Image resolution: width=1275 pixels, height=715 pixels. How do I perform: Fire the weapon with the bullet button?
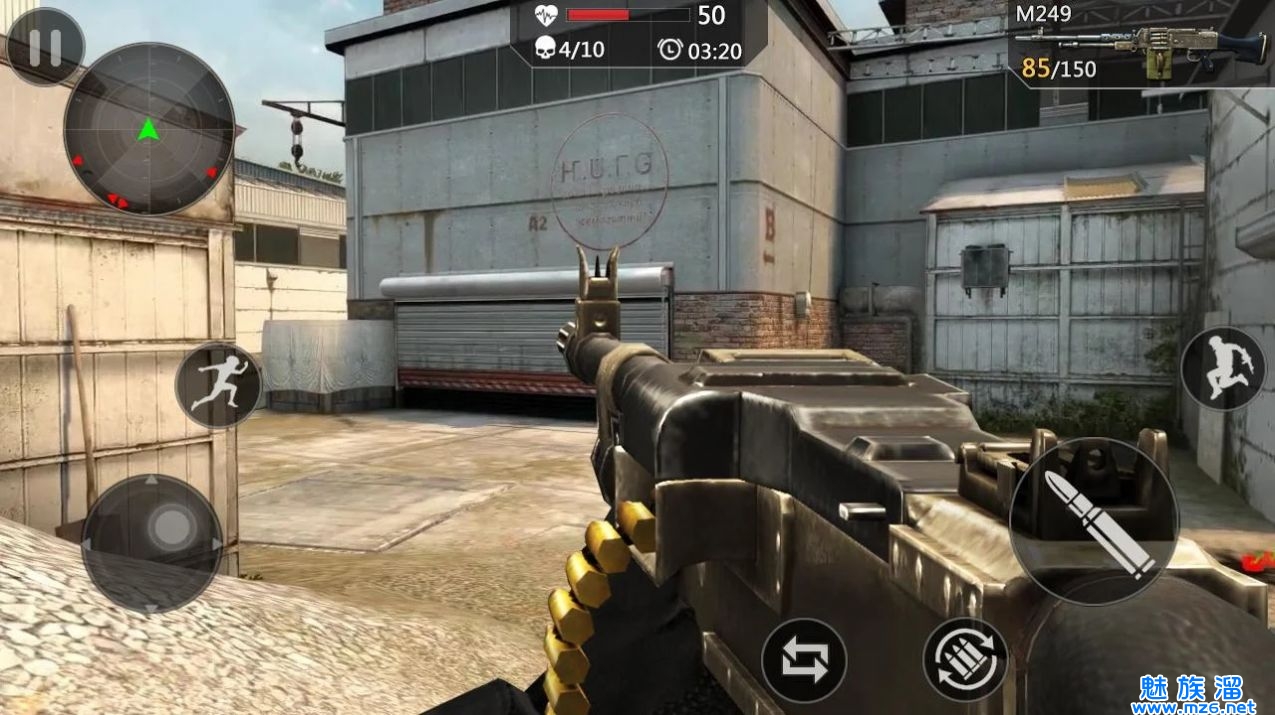[1094, 520]
